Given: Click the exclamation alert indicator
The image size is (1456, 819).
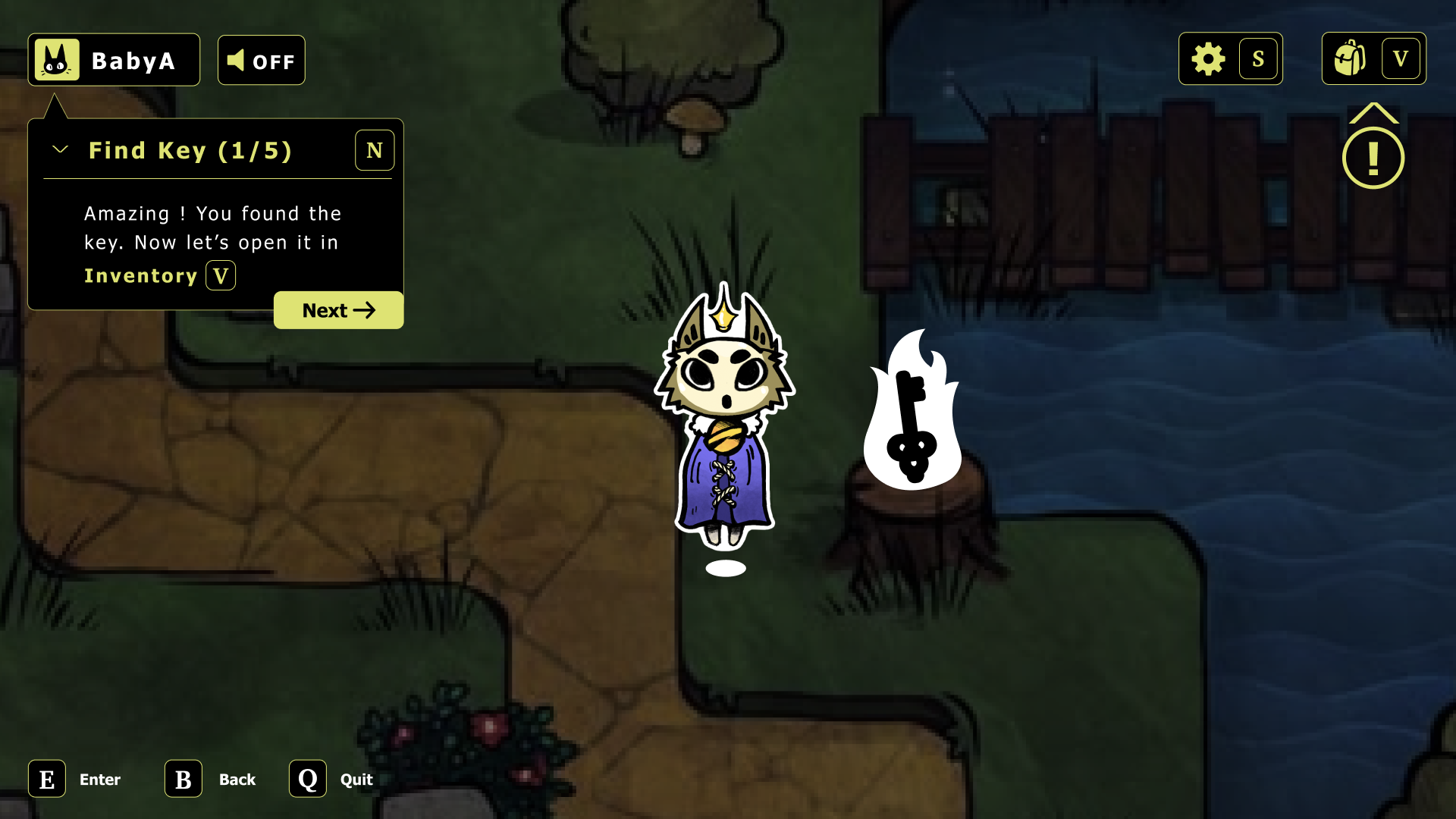Looking at the screenshot, I should point(1373,157).
